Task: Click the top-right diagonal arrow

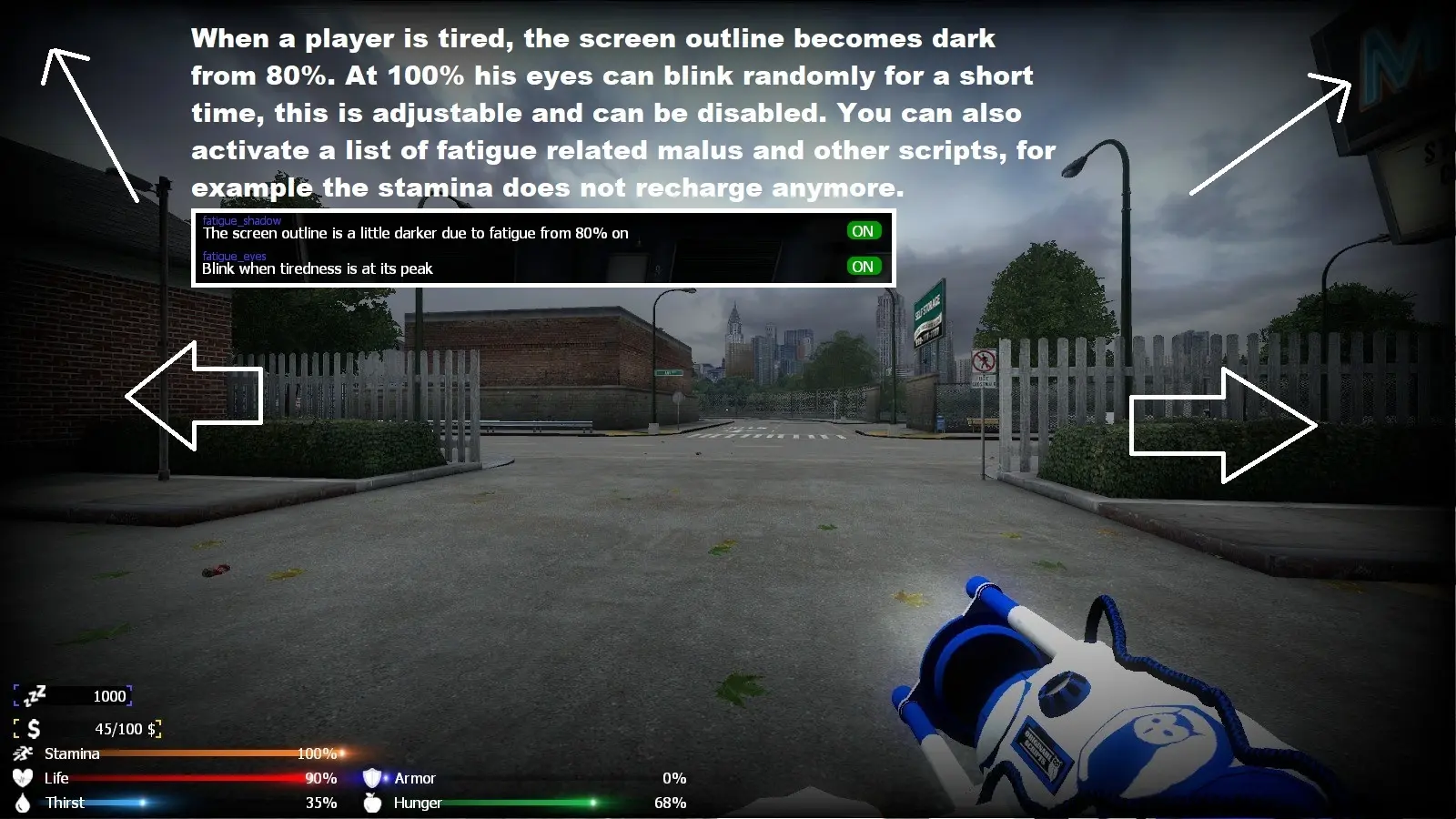Action: 1269,136
